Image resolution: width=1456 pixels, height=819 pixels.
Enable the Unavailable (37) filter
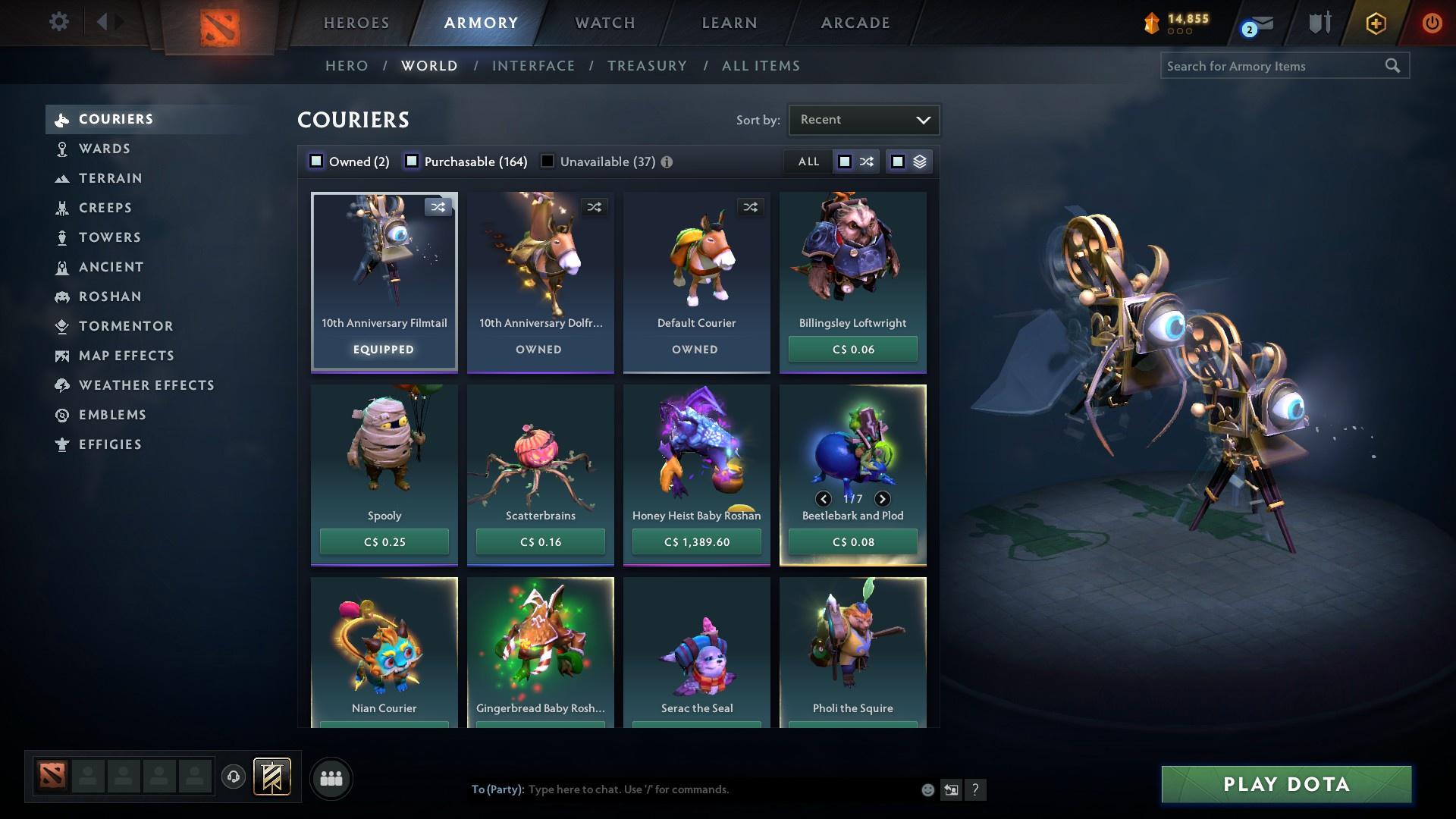click(x=547, y=161)
